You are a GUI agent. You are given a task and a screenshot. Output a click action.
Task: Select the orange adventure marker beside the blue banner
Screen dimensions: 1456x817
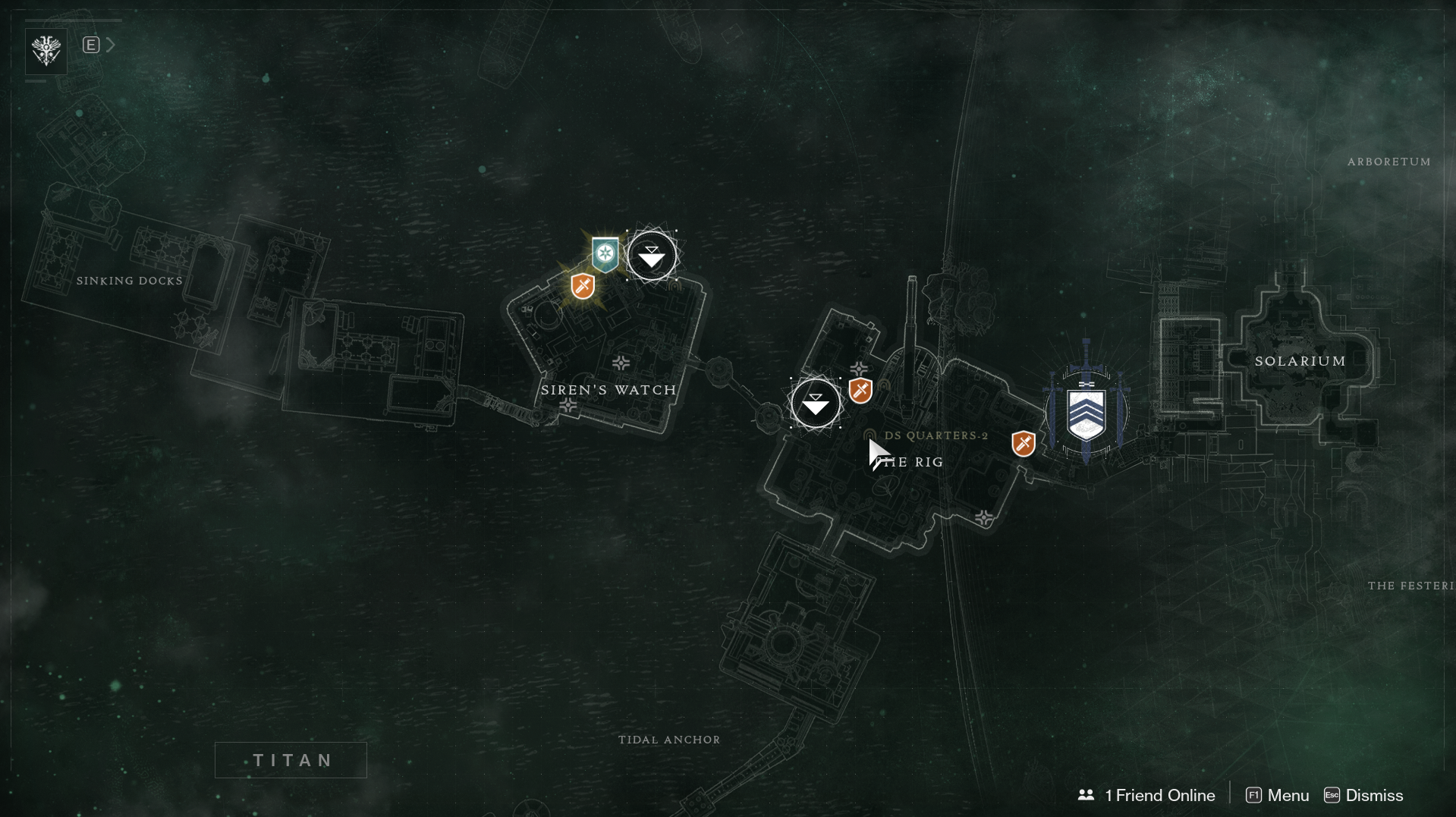[x=1023, y=443]
